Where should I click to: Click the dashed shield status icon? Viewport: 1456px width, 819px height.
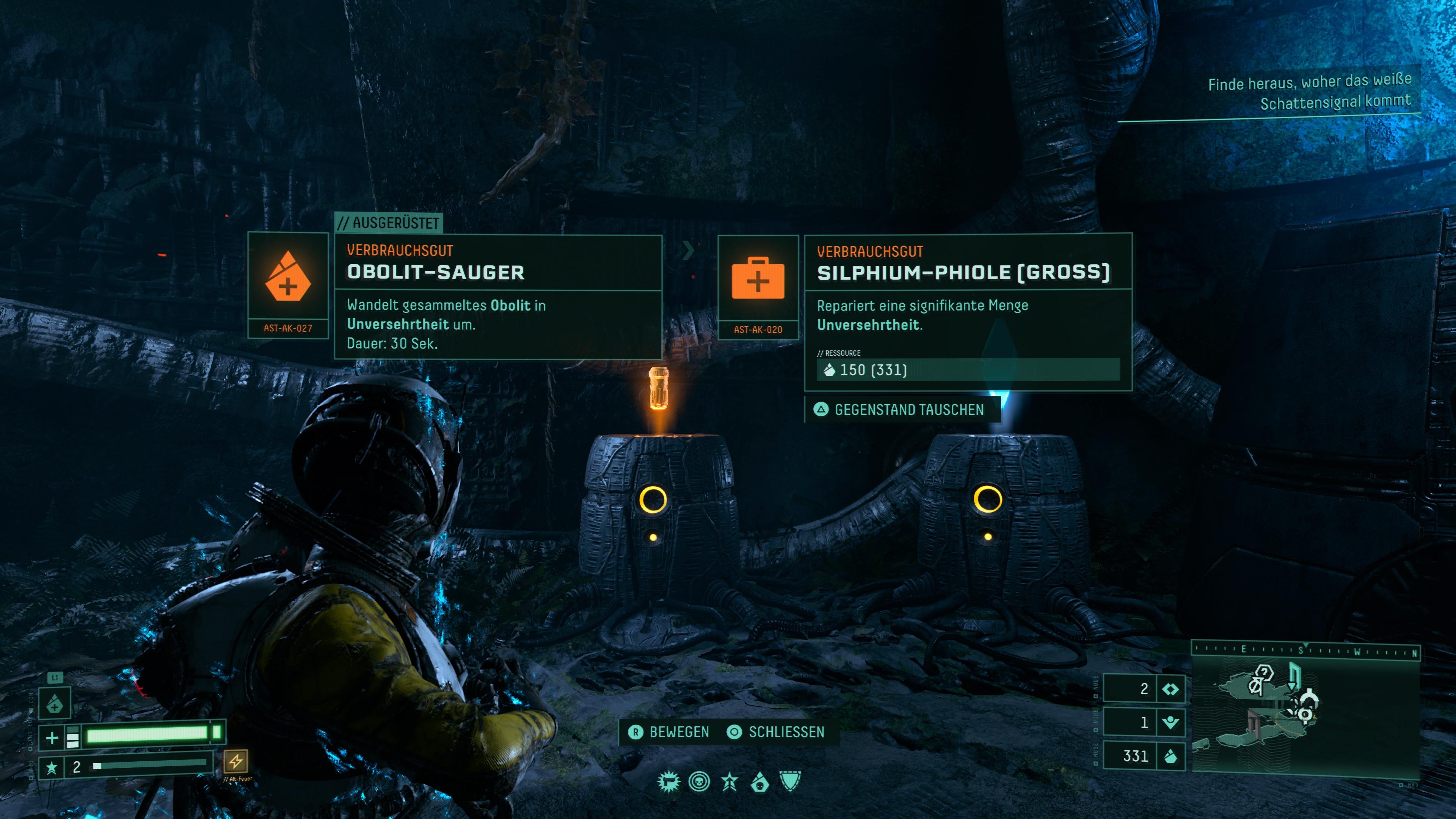790,782
